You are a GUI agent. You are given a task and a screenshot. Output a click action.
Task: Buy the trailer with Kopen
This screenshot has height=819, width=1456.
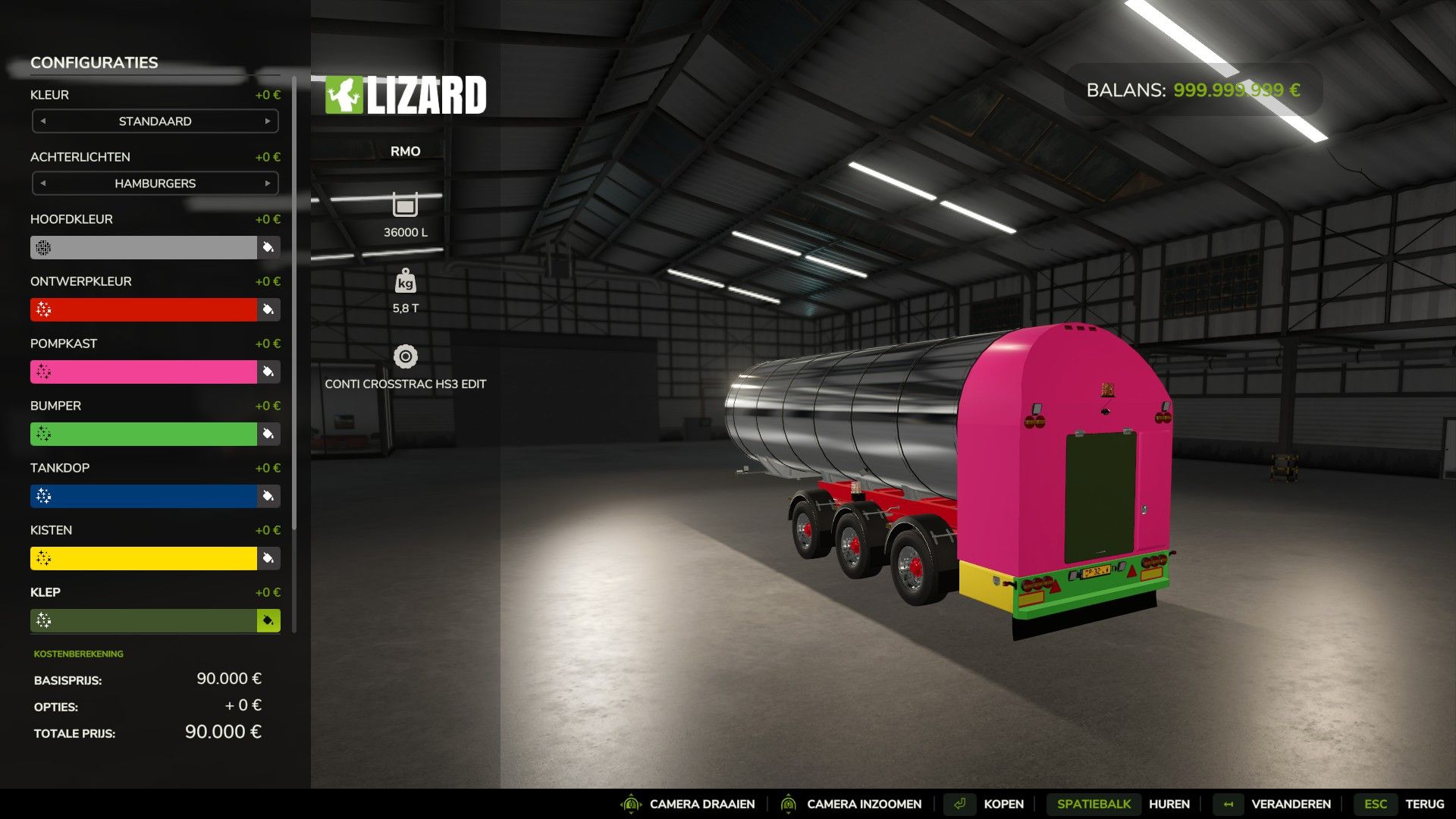point(988,804)
